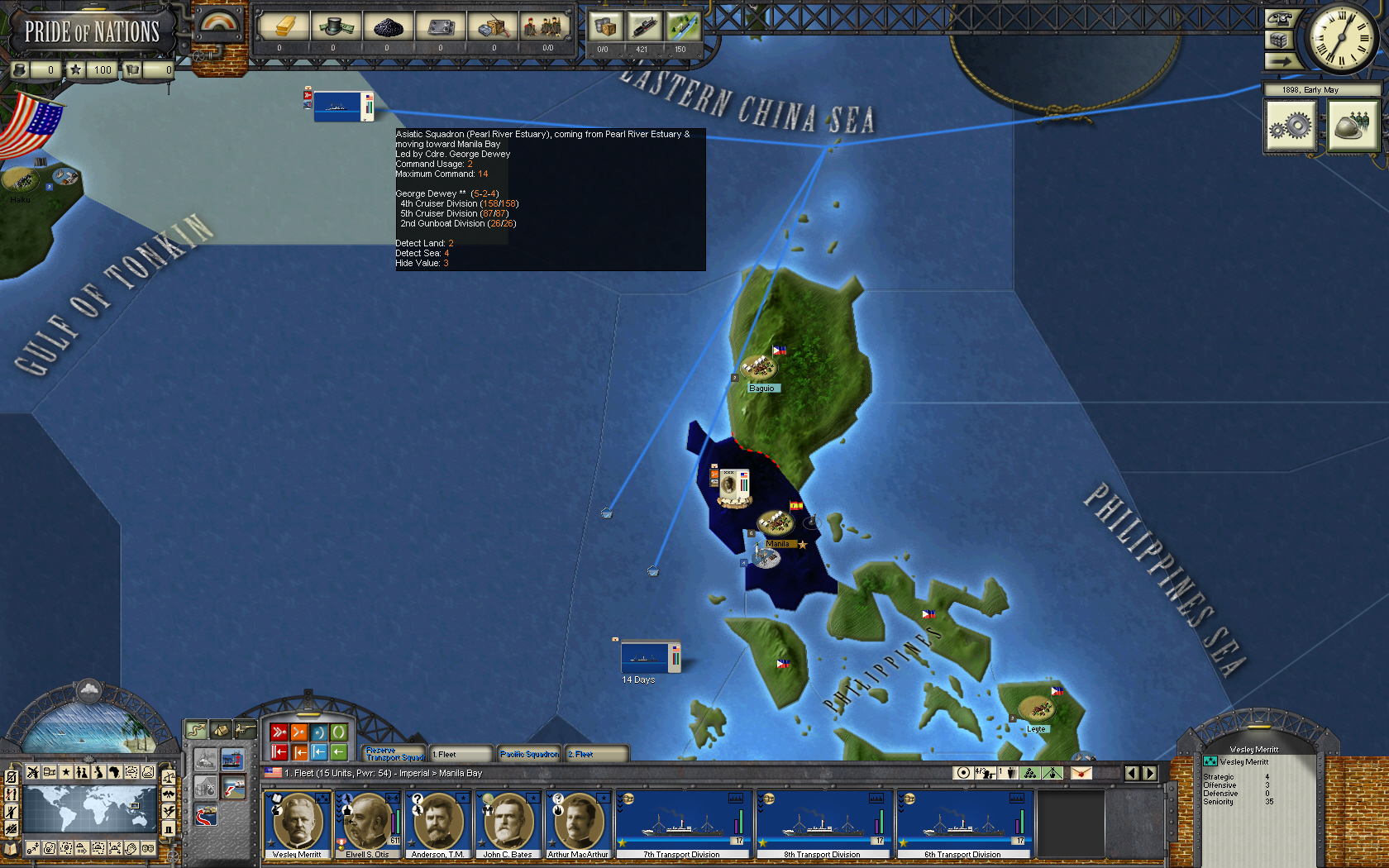Click the scales icon beside the minimap
The width and height of the screenshot is (1389, 868).
click(169, 777)
